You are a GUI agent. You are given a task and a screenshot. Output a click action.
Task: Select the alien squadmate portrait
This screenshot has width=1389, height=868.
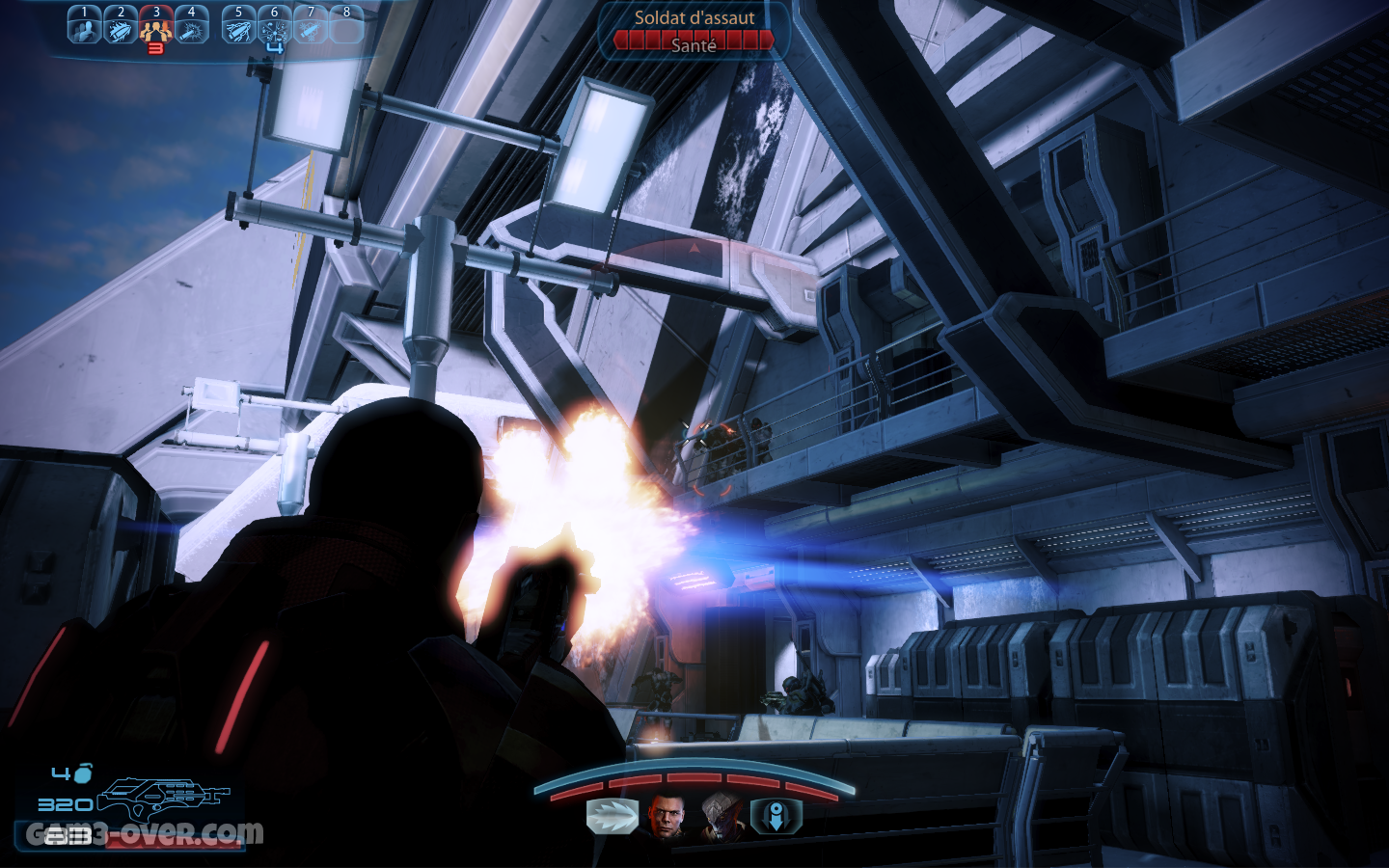click(x=721, y=816)
